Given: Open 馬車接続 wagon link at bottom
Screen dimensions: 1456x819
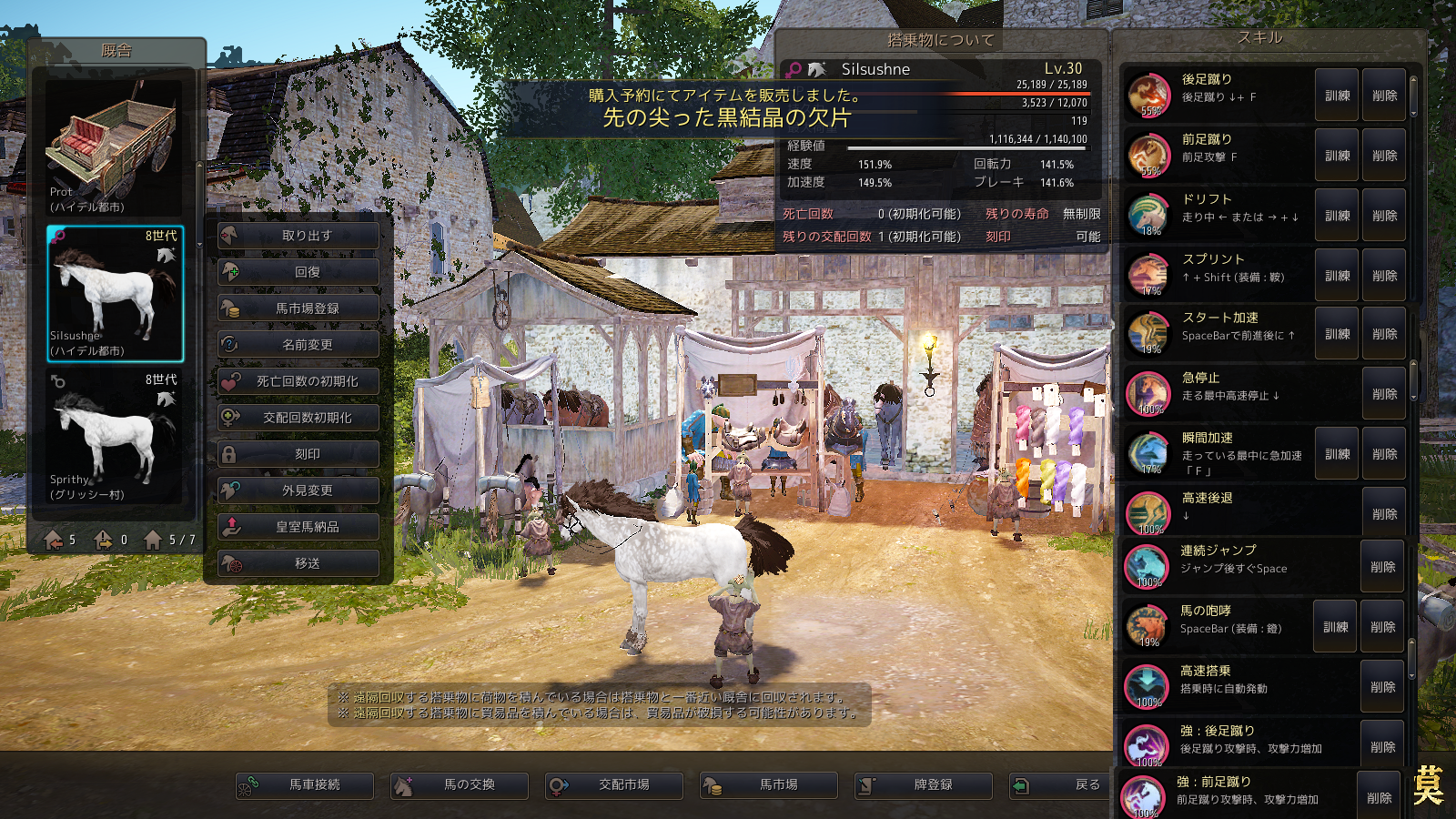Looking at the screenshot, I should click(x=305, y=784).
